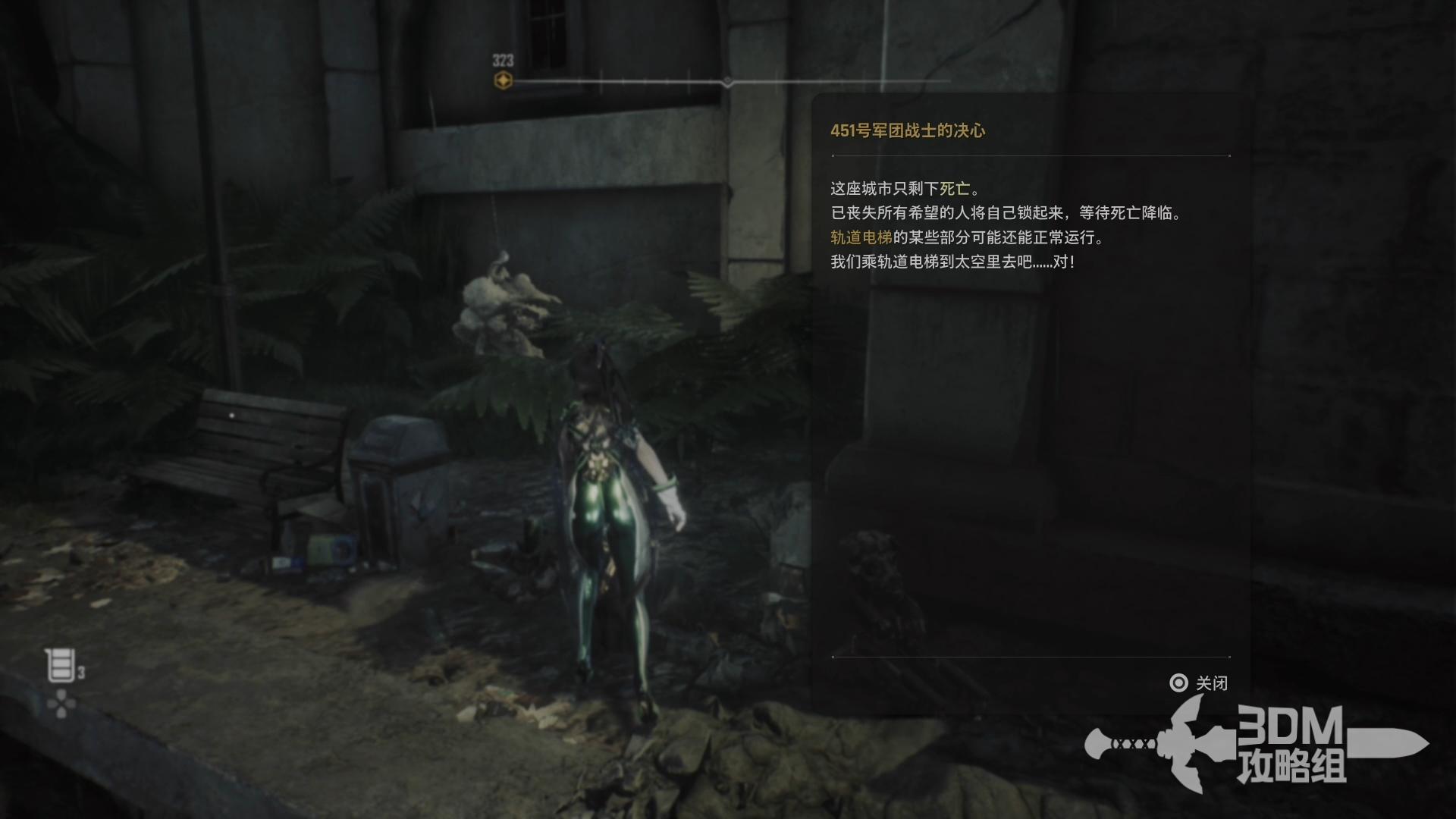The image size is (1456, 819).
Task: Select the gold objective marker on the compass
Action: click(503, 80)
